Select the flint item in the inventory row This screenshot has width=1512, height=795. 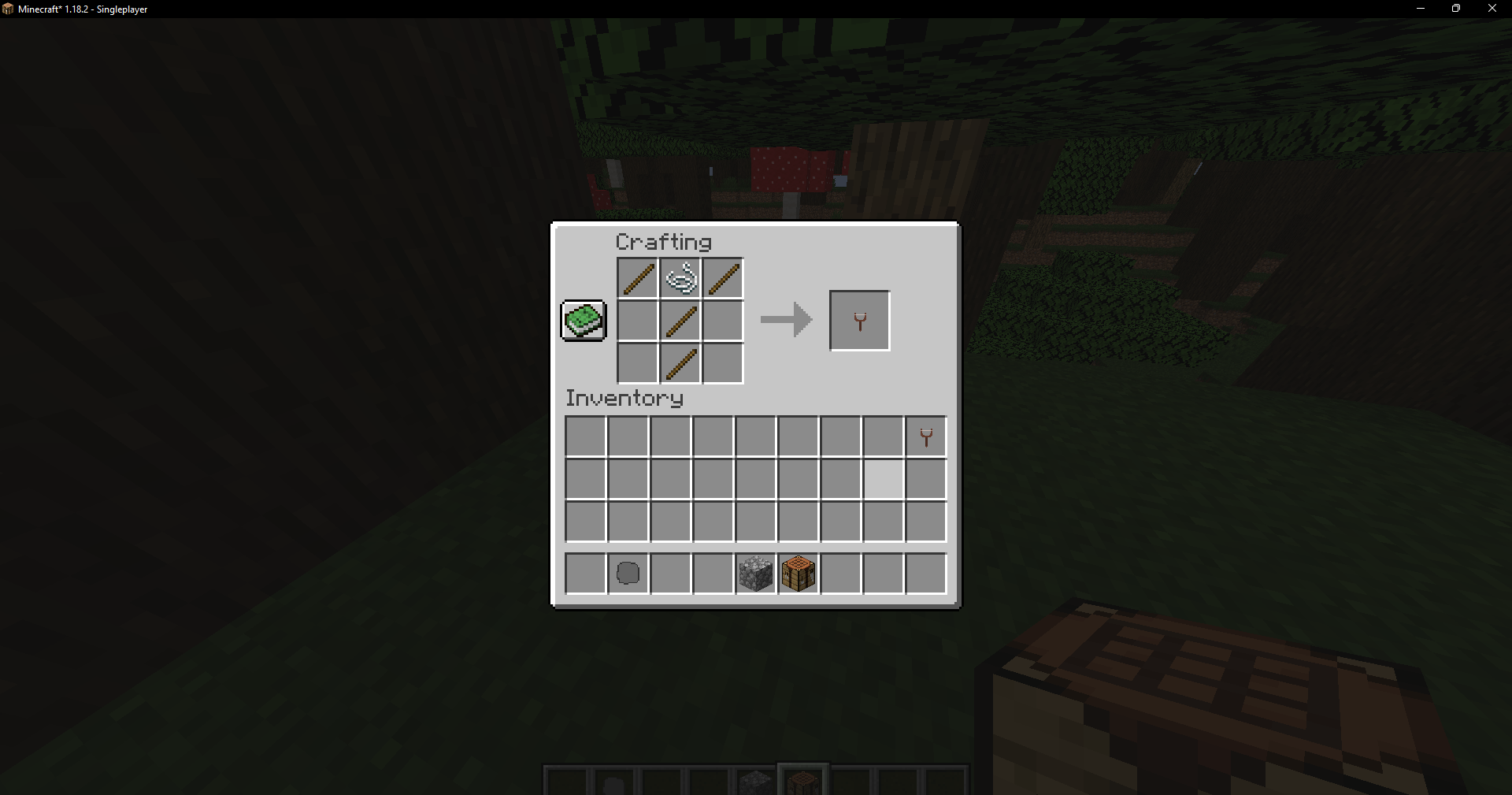coord(627,573)
